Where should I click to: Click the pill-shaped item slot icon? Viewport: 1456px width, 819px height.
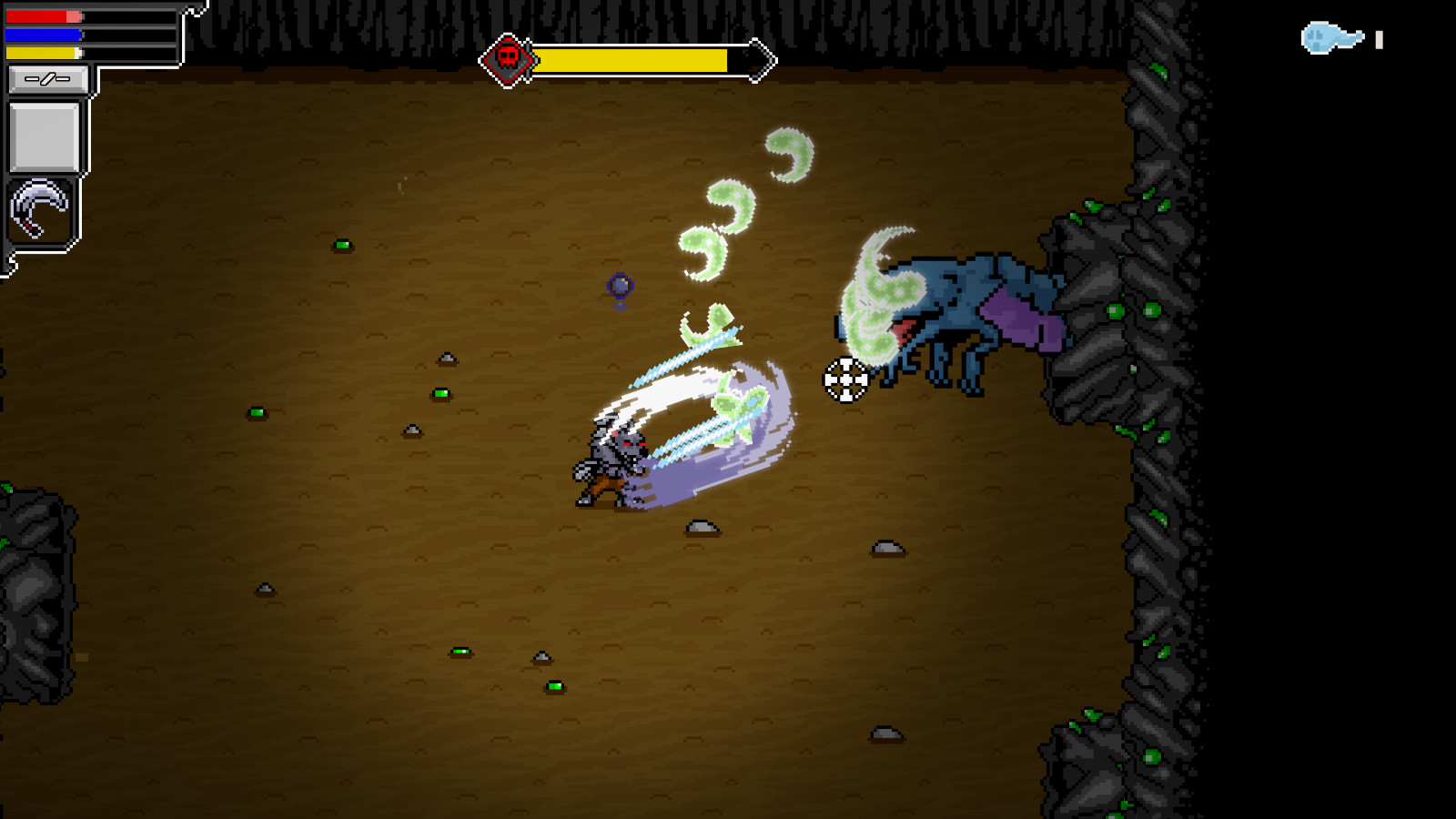click(50, 80)
